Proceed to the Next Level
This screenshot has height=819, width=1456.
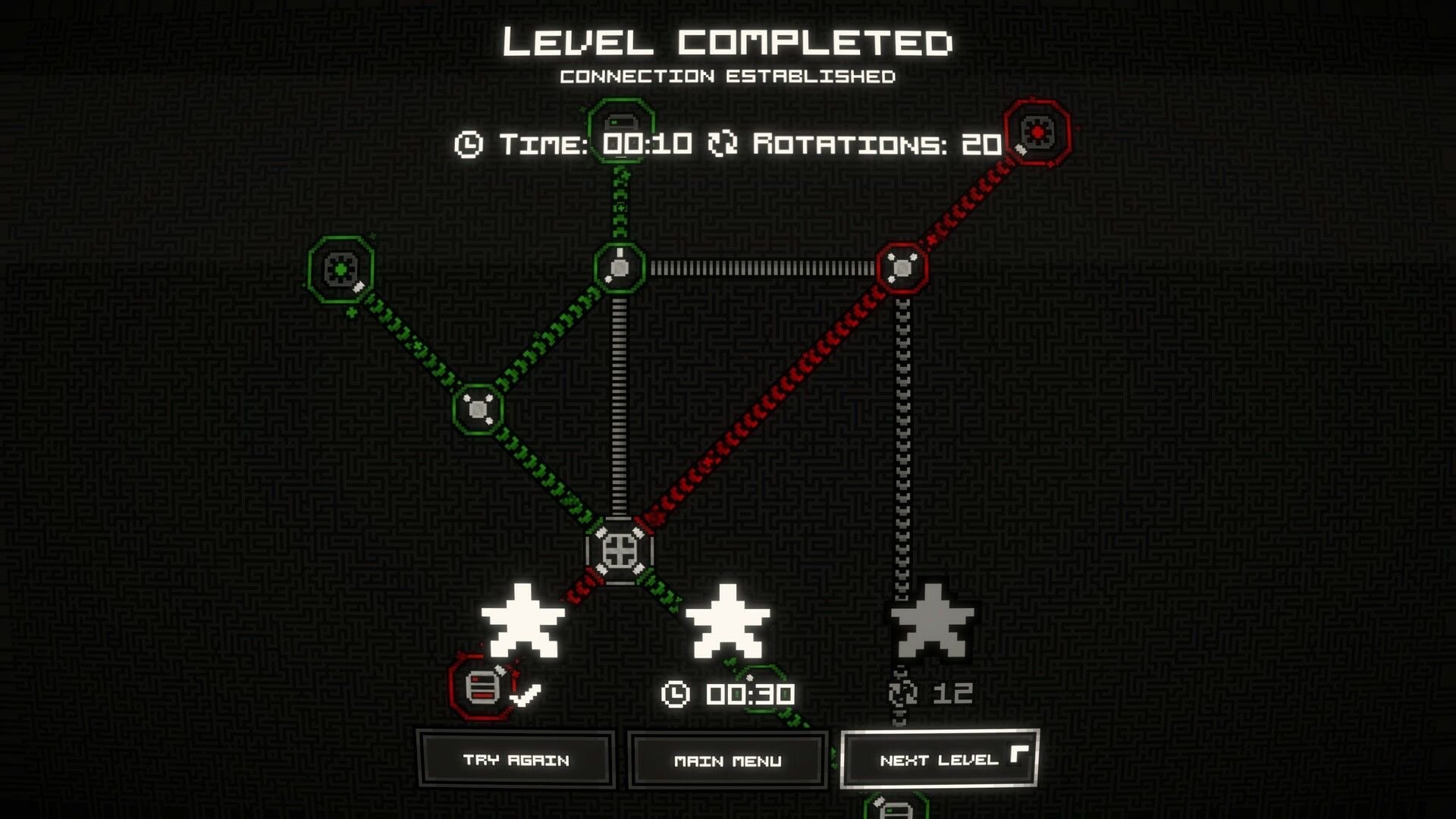click(x=939, y=759)
